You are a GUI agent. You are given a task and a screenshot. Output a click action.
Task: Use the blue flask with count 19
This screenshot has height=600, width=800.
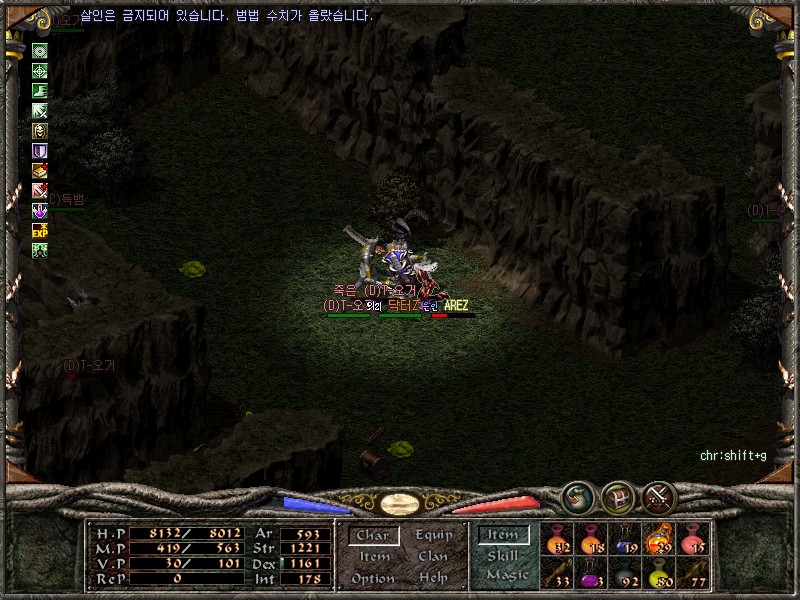(x=625, y=540)
